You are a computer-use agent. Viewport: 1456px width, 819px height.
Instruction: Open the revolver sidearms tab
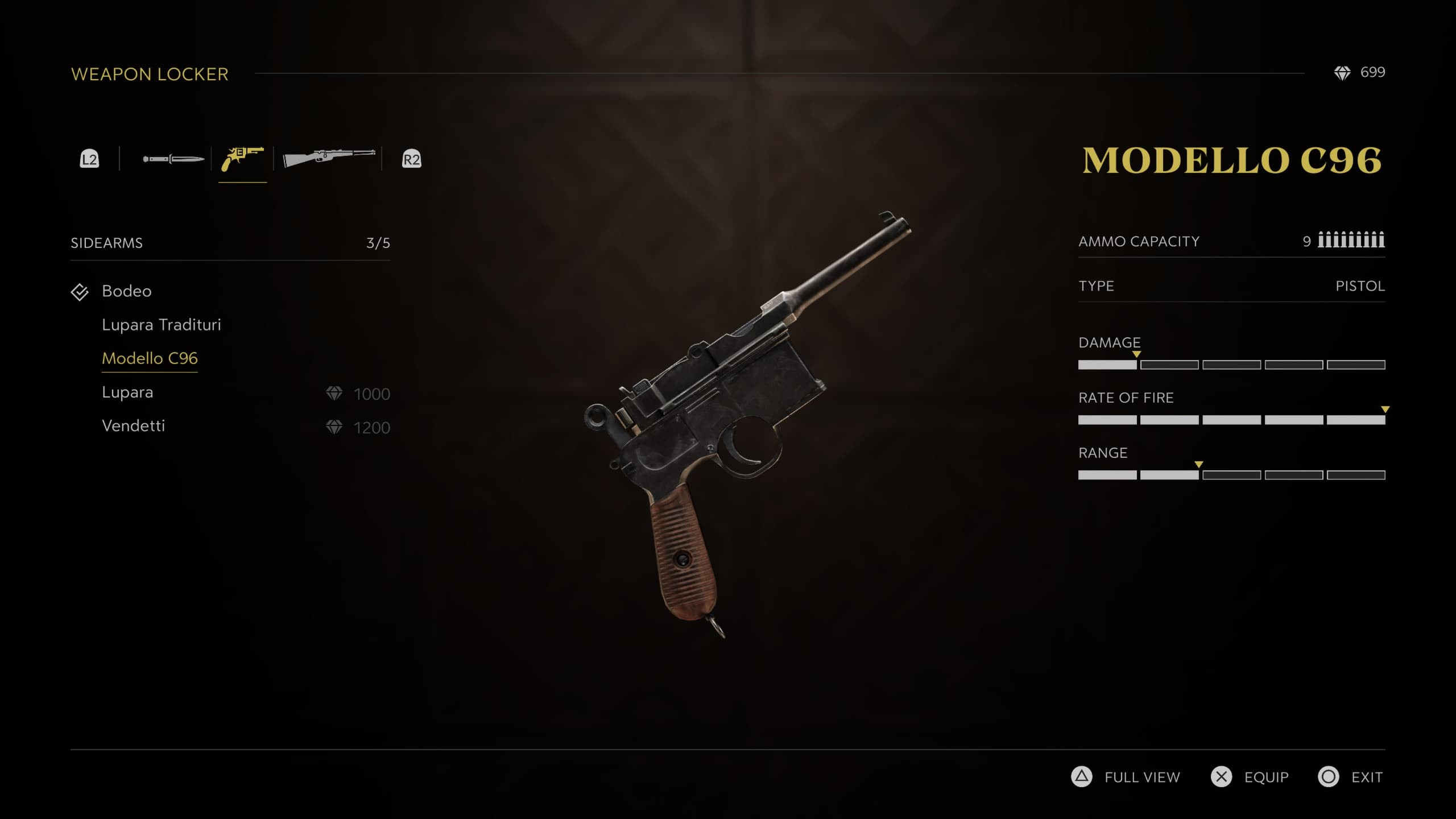coord(242,159)
